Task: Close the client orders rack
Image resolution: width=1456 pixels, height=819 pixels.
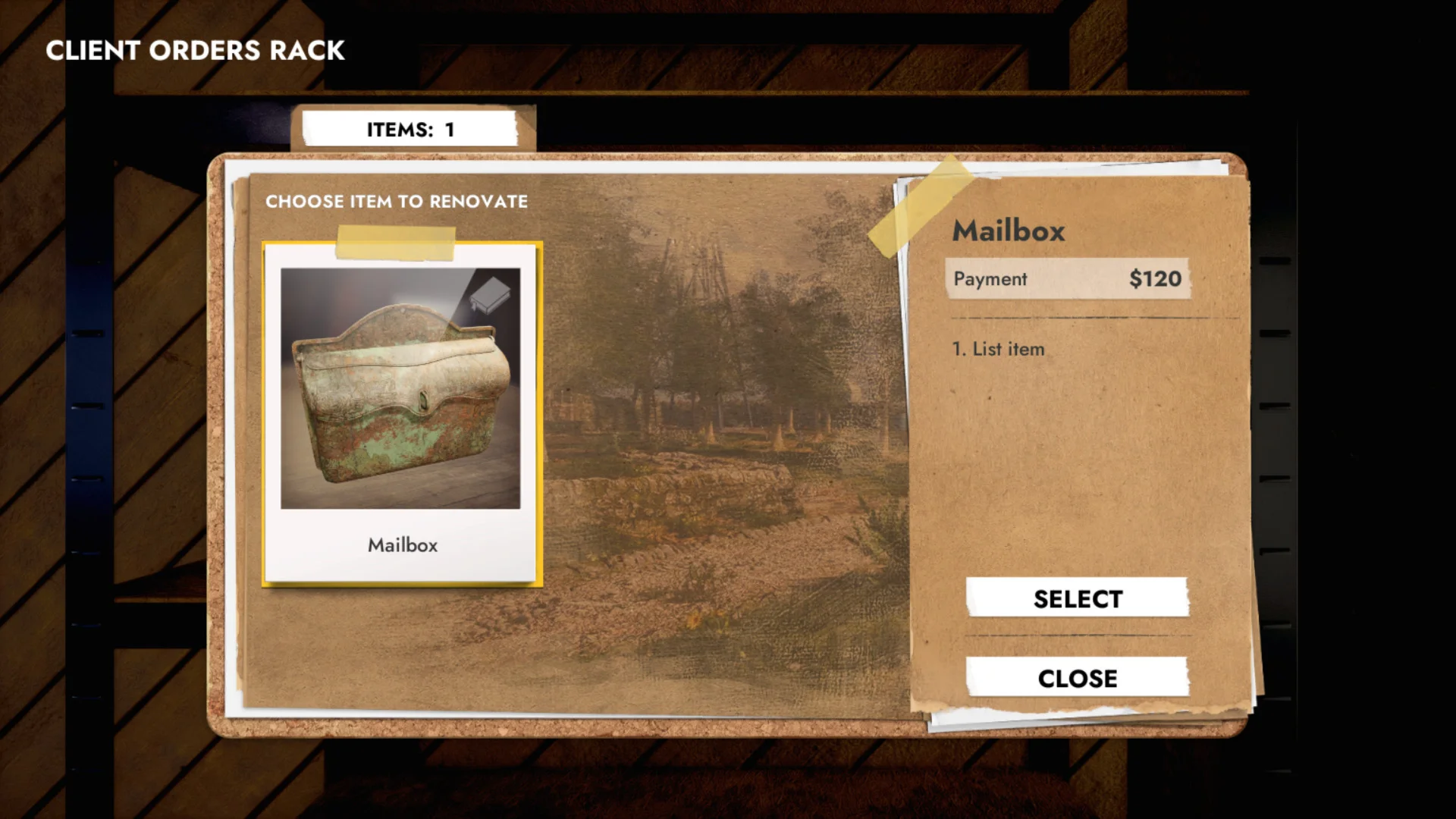Action: pos(1077,677)
